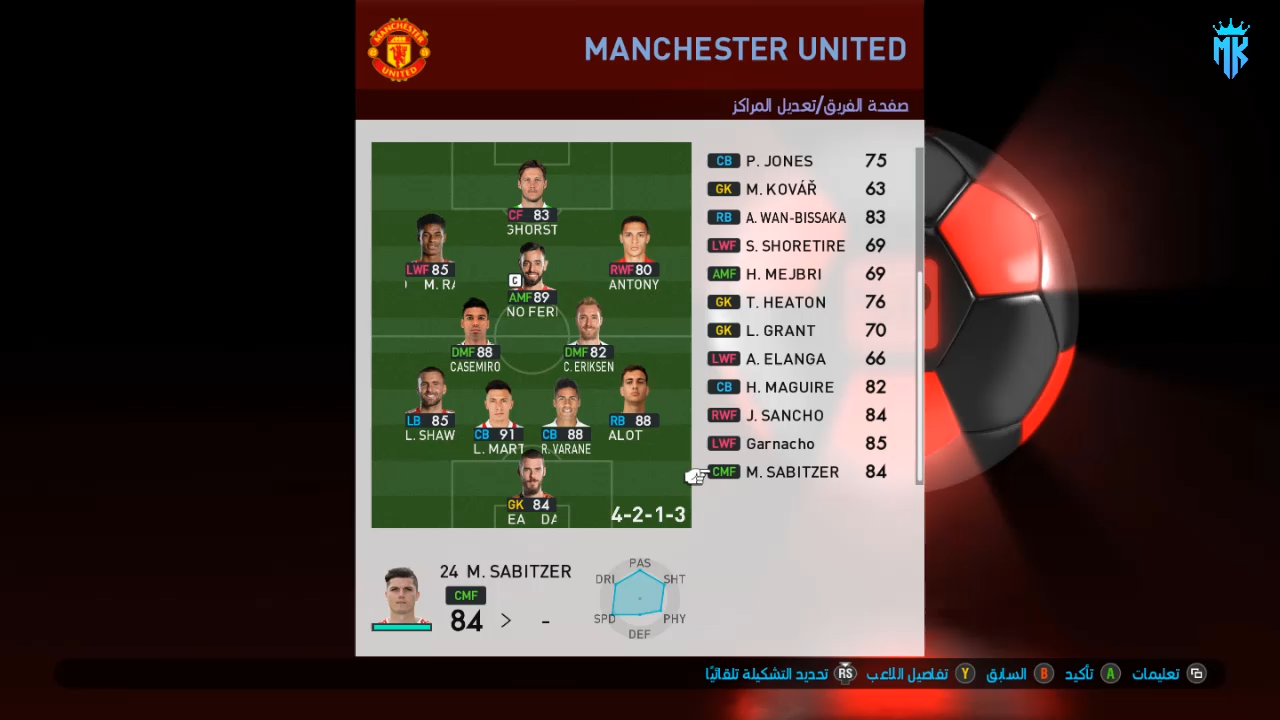
Task: Choose H. Mejbri from the substitutes
Action: pos(797,274)
